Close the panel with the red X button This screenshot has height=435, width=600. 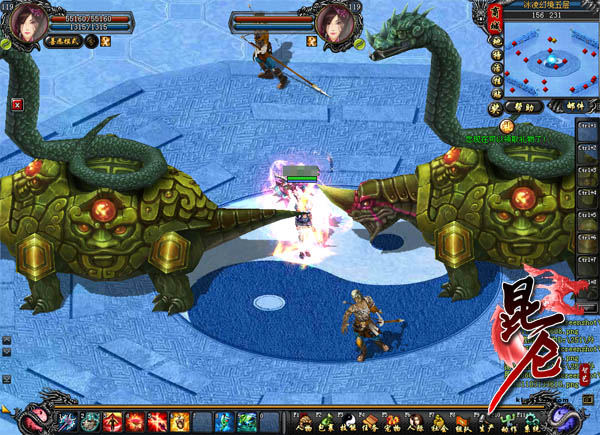(x=17, y=103)
